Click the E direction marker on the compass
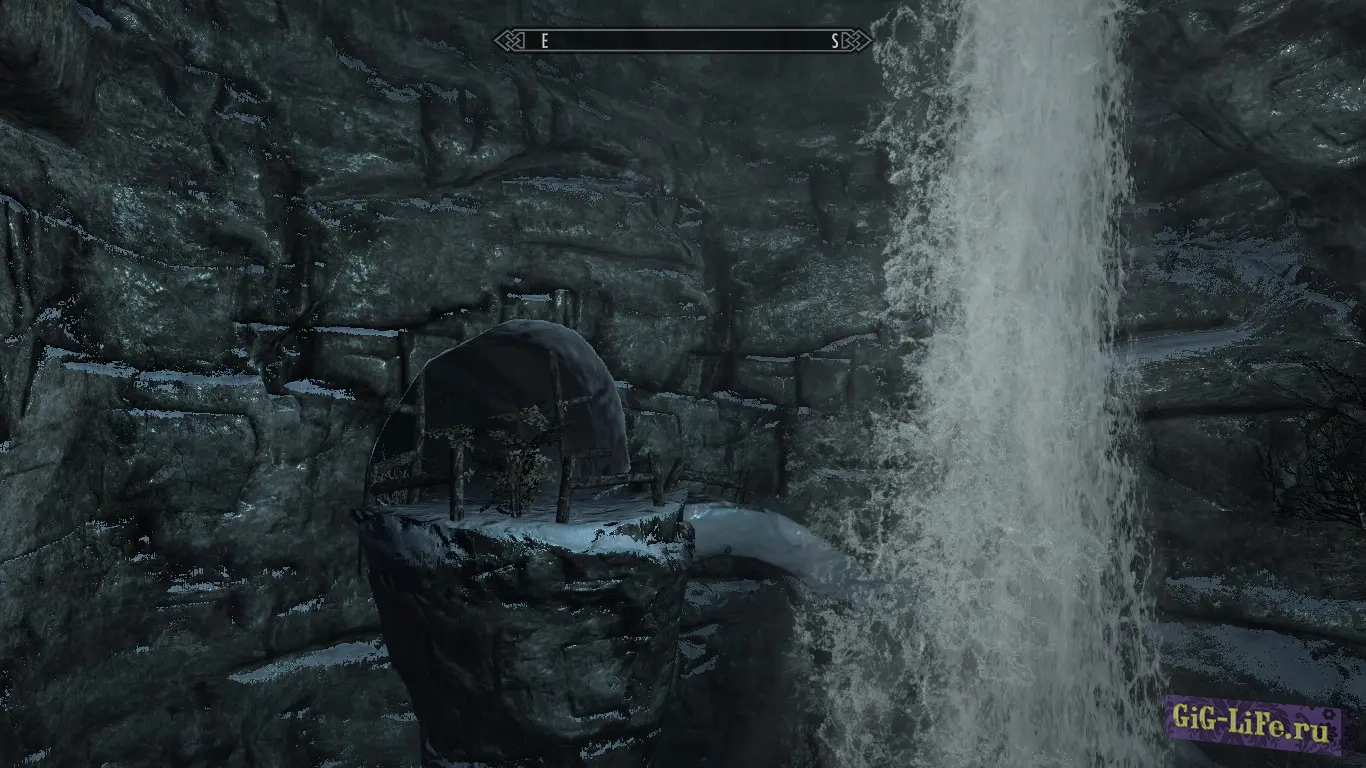The height and width of the screenshot is (768, 1366). pos(543,40)
